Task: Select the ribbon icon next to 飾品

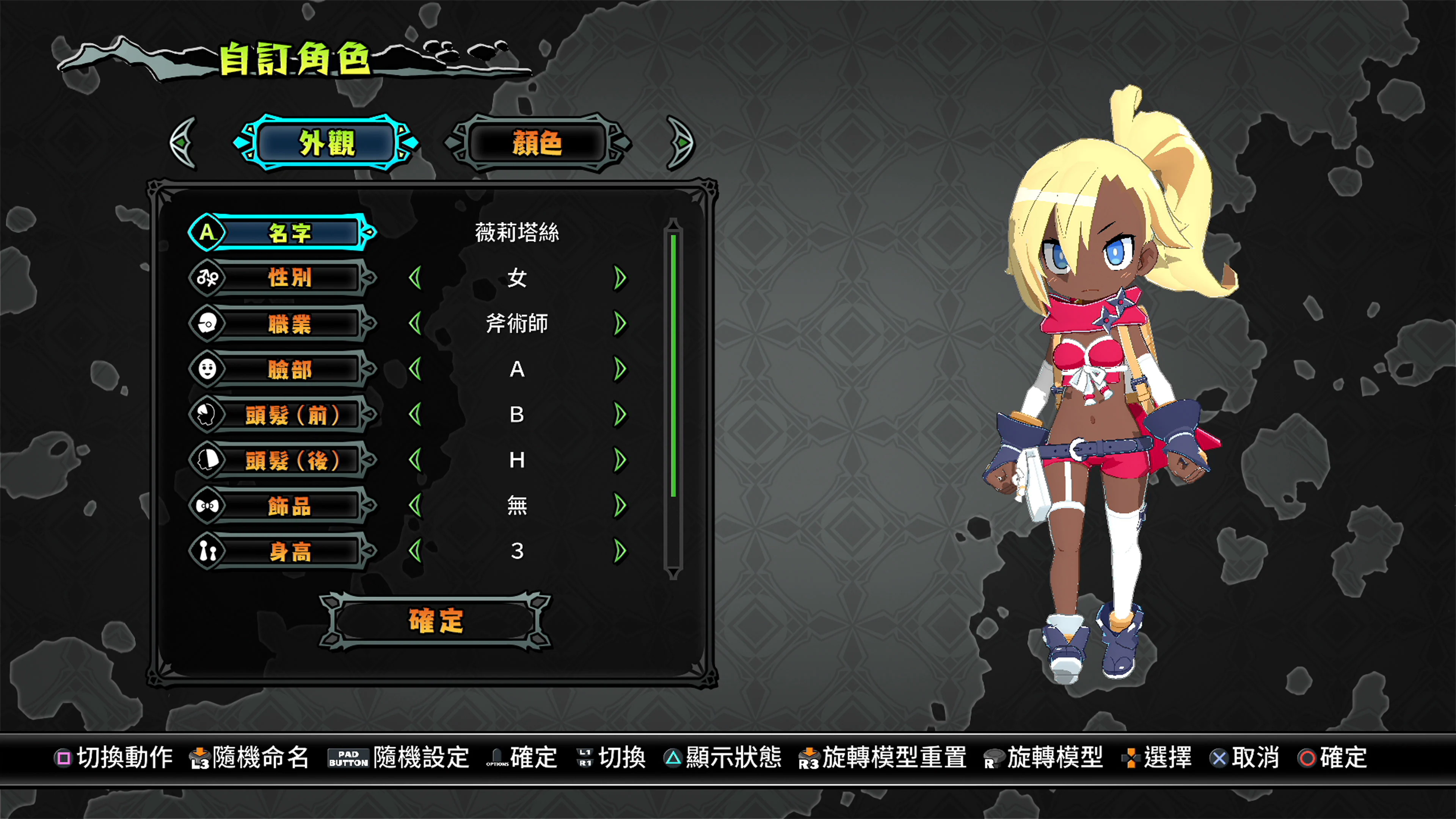Action: [207, 505]
